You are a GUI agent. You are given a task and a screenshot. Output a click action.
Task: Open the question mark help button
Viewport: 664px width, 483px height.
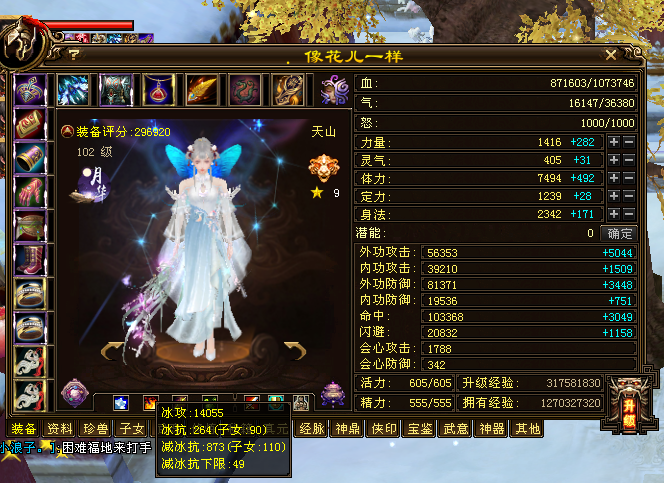74,55
